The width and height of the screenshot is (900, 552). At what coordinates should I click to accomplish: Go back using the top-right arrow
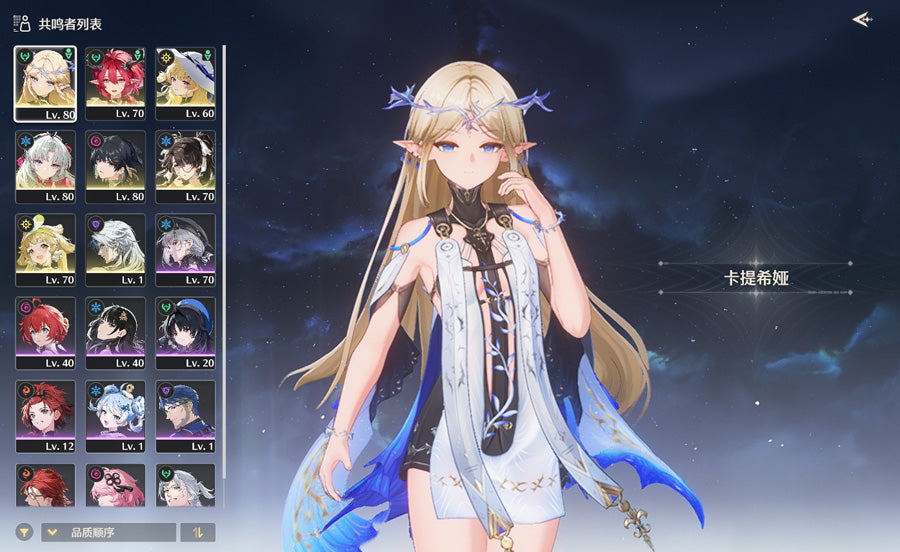[861, 20]
